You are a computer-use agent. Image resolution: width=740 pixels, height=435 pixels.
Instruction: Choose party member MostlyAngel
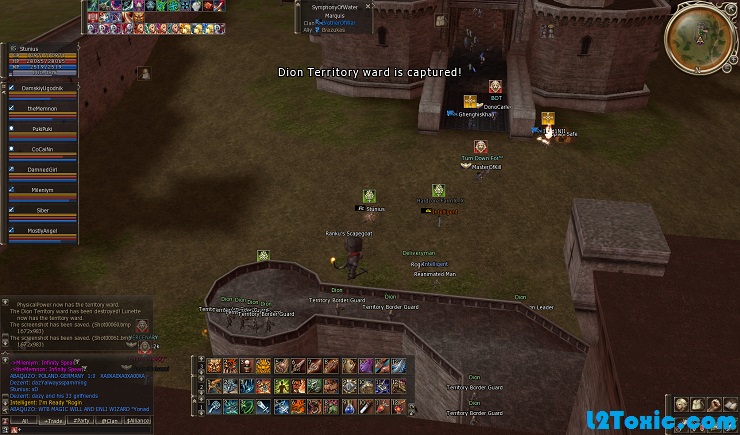tap(42, 230)
